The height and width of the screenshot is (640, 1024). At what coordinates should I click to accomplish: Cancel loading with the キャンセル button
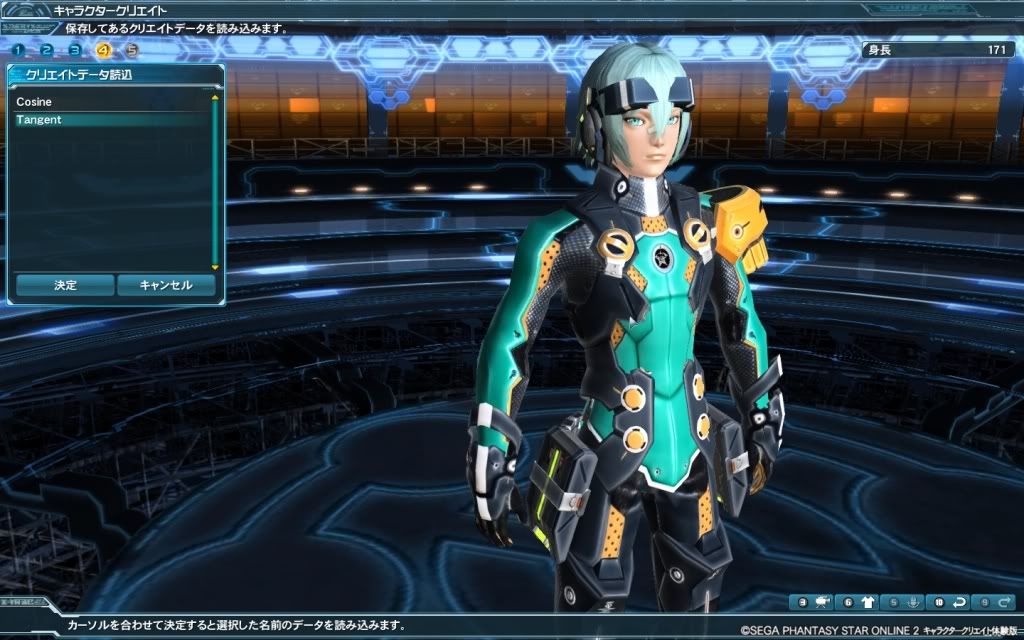[166, 285]
